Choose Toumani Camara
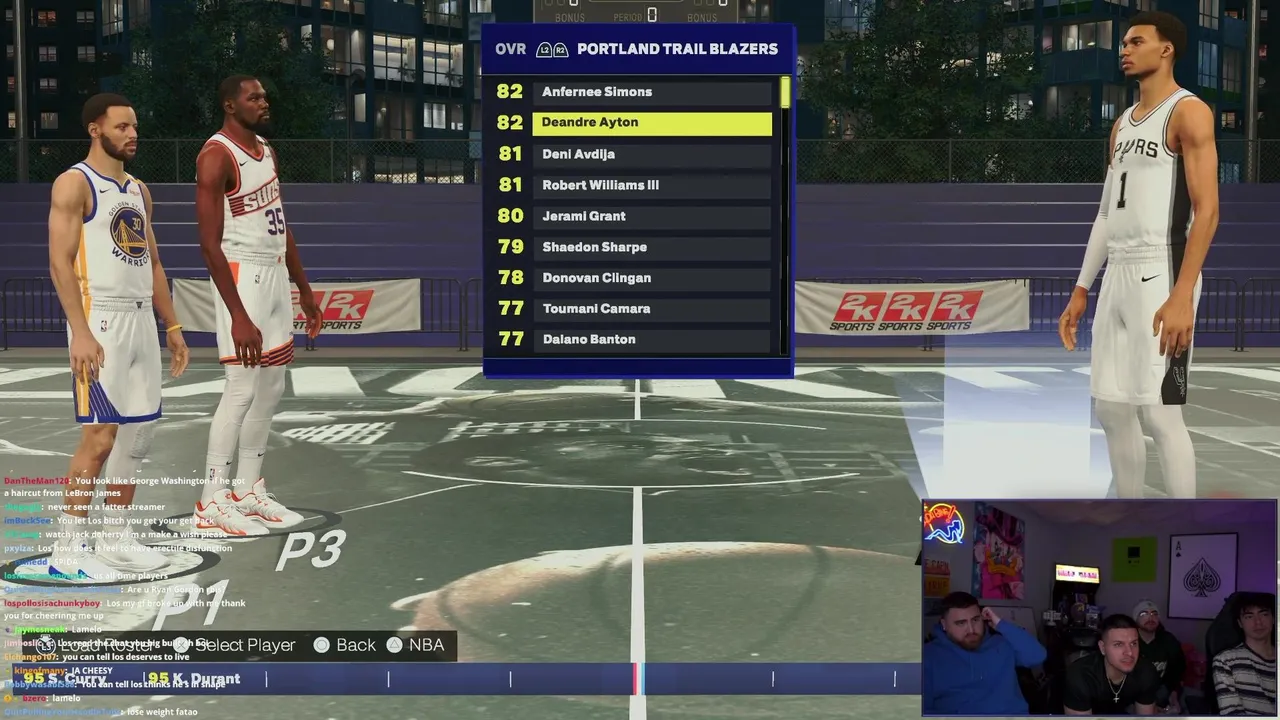Screen dimensions: 1280x720 tap(652, 309)
